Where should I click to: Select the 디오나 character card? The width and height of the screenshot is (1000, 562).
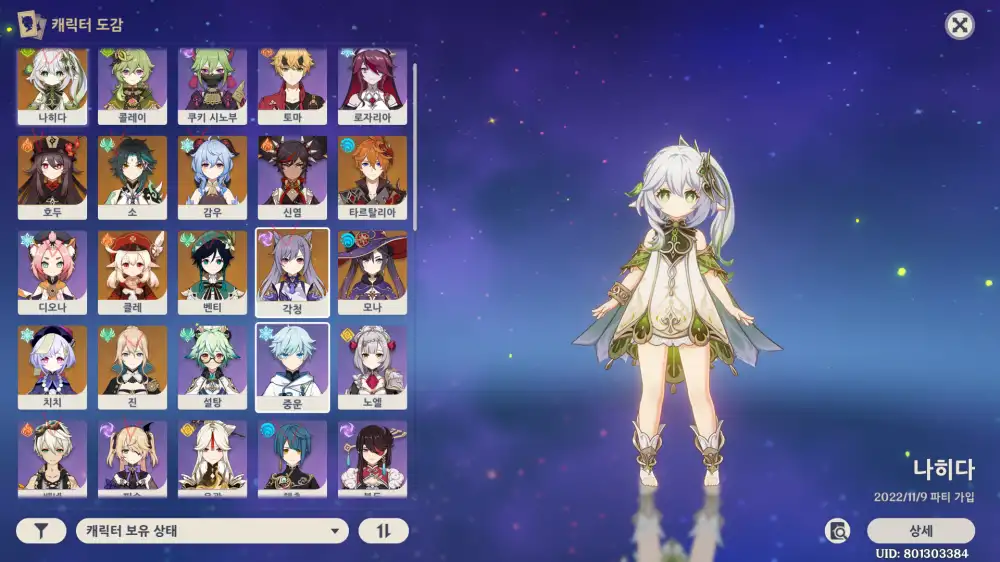tap(53, 272)
